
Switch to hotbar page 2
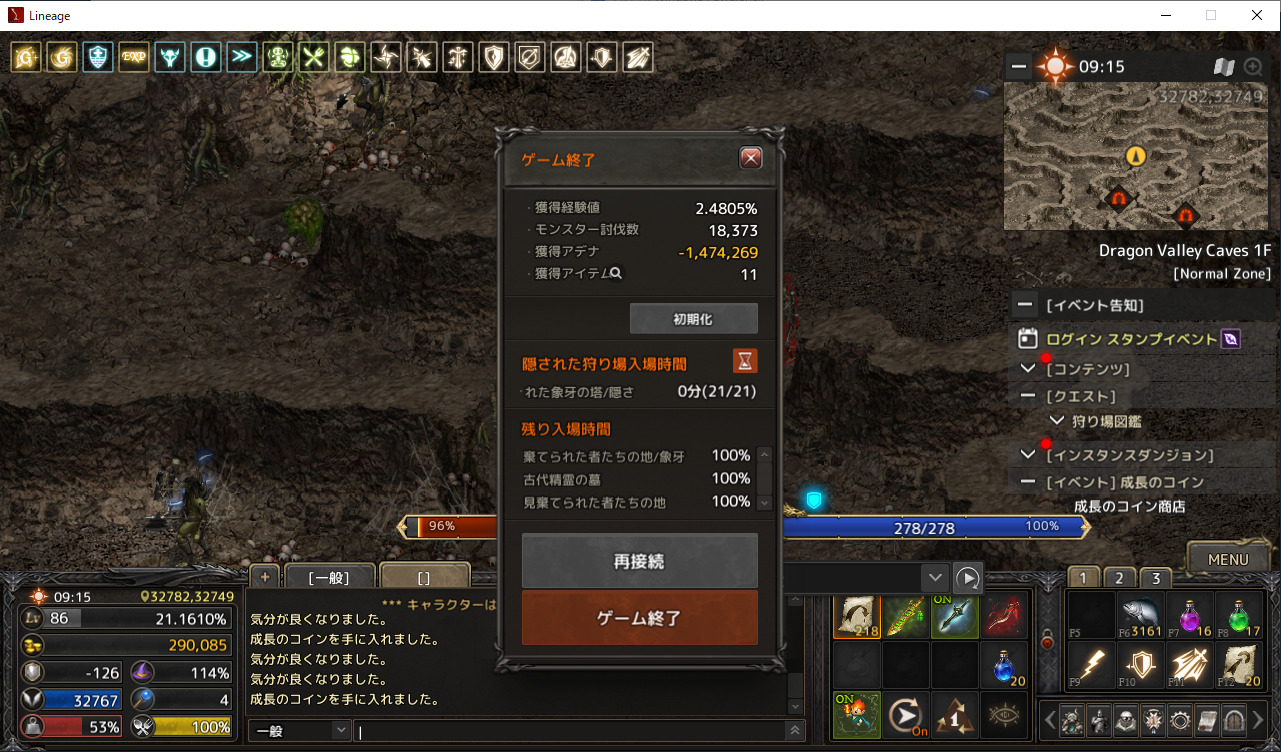1119,578
